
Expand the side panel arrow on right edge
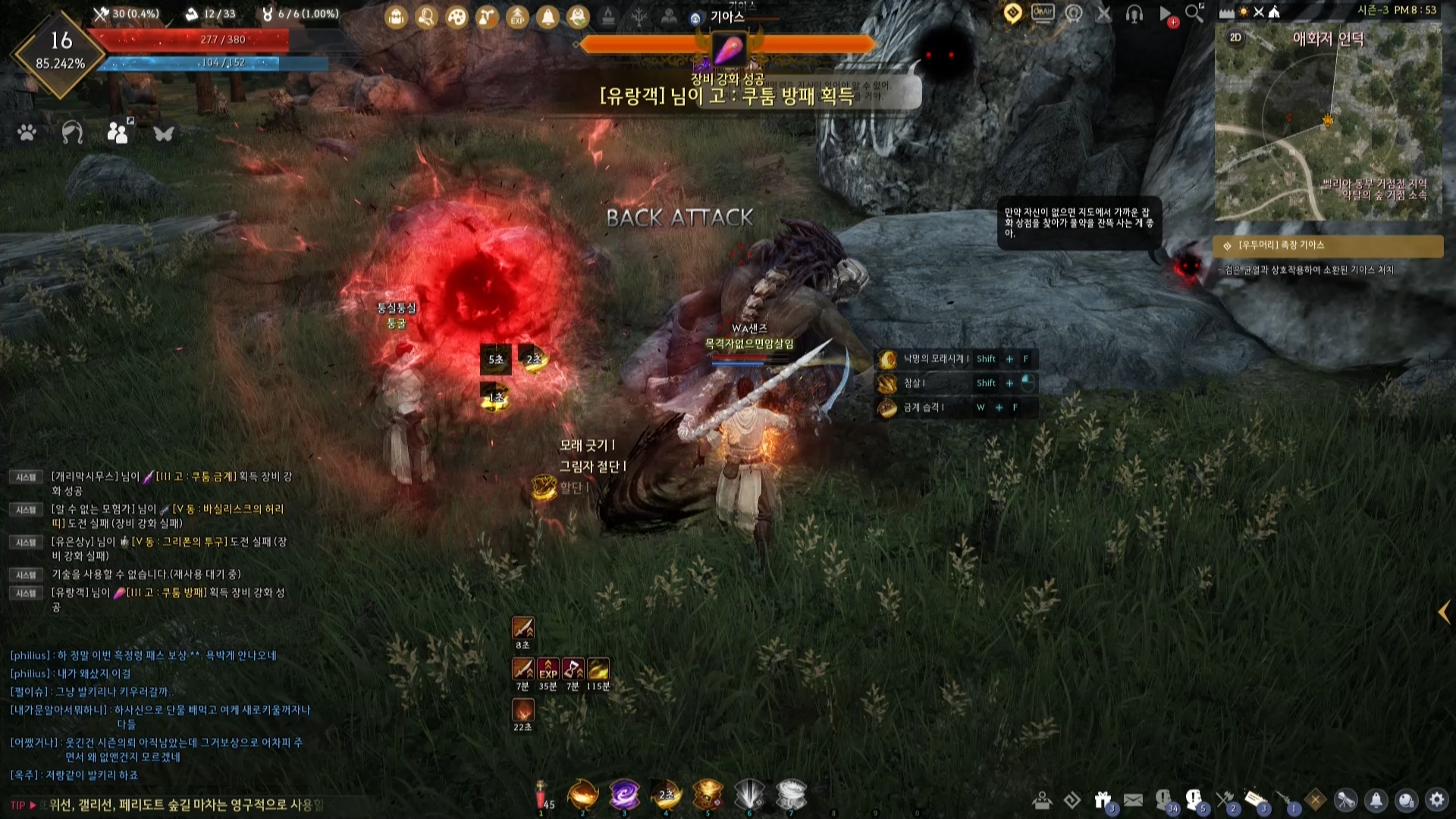(1444, 613)
